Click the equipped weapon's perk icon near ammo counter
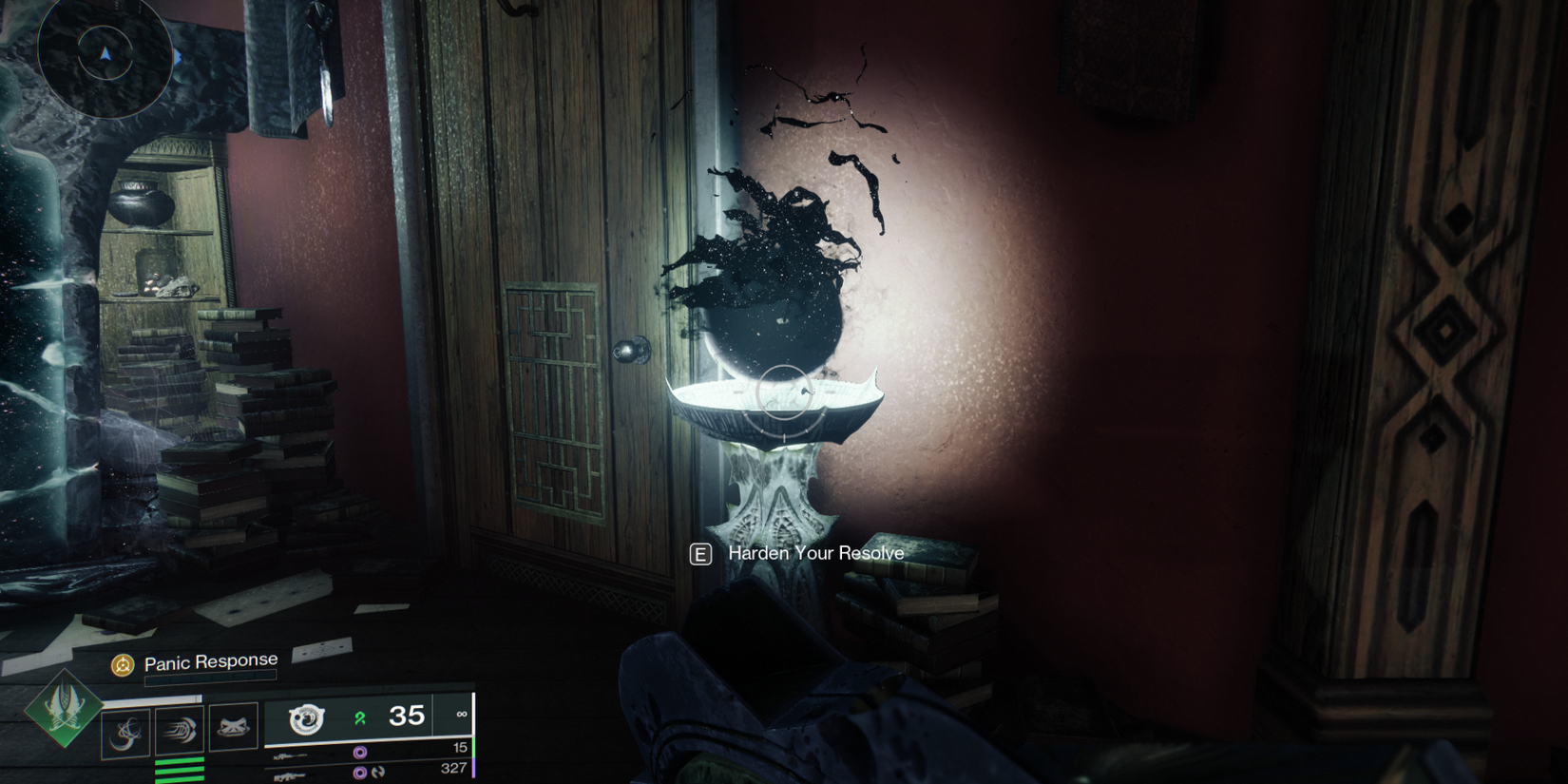Screen dimensions: 1568x784 pos(305,719)
